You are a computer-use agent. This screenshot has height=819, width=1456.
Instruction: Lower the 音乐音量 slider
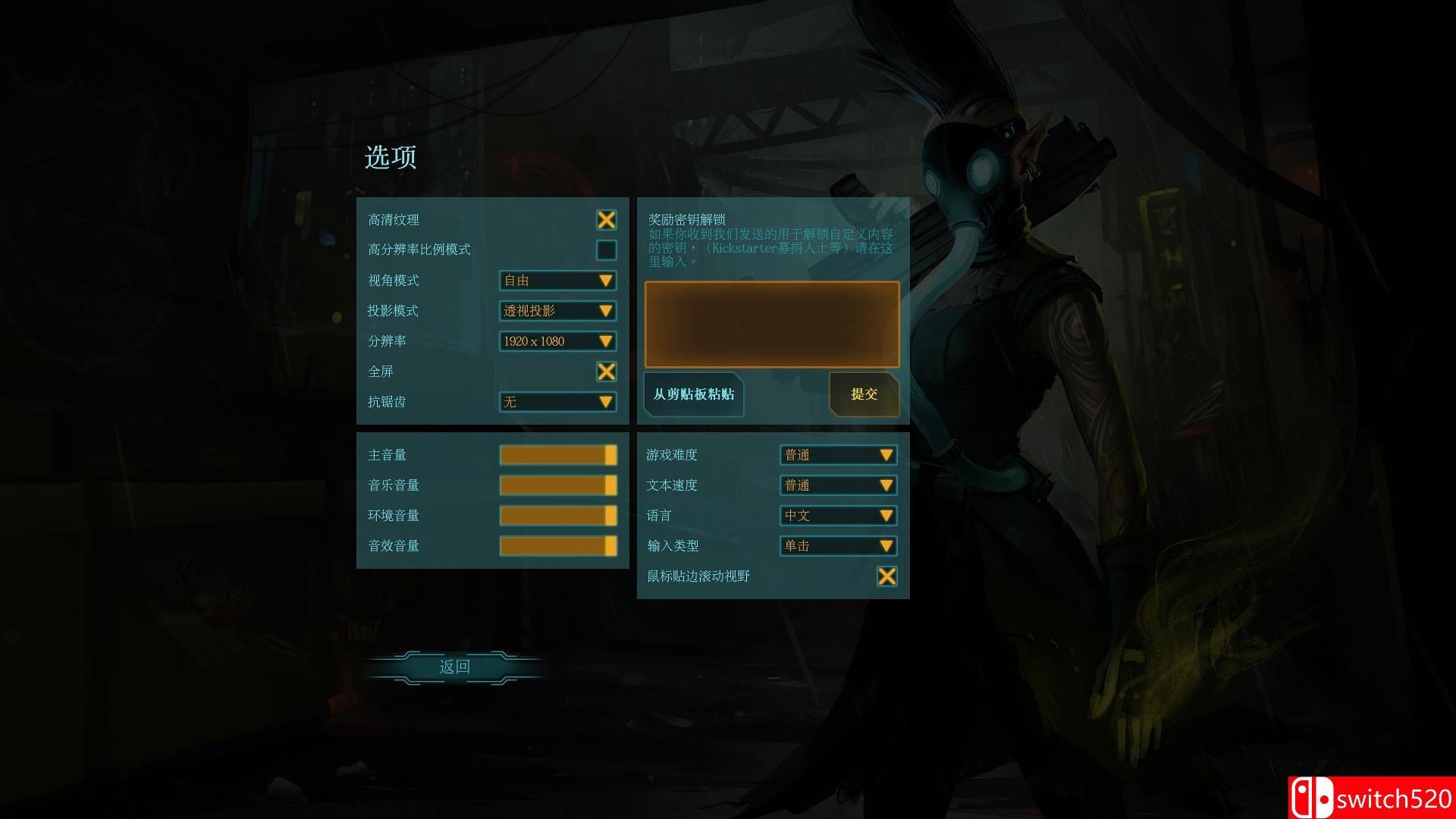pyautogui.click(x=557, y=485)
